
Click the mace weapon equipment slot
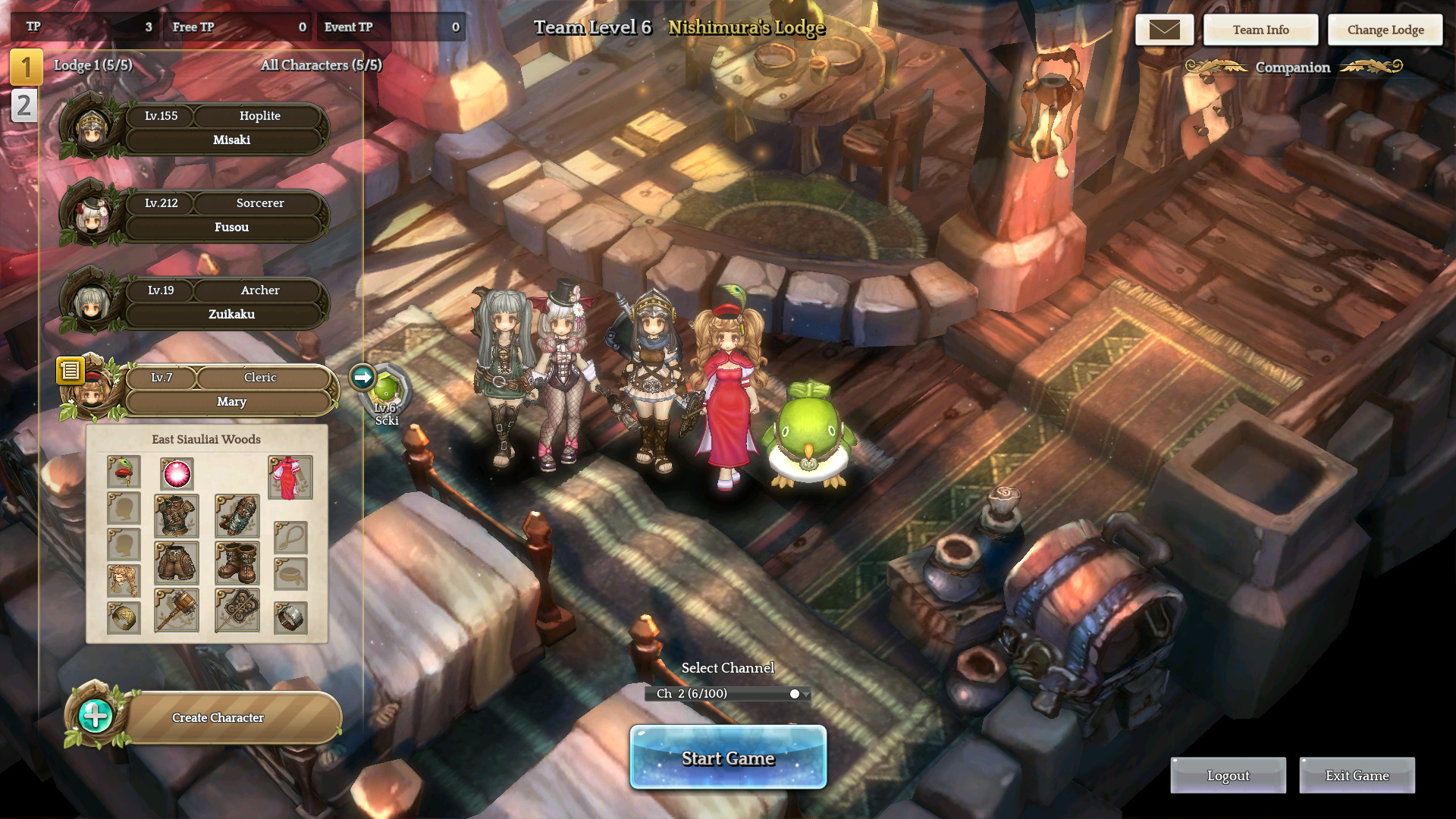coord(176,610)
